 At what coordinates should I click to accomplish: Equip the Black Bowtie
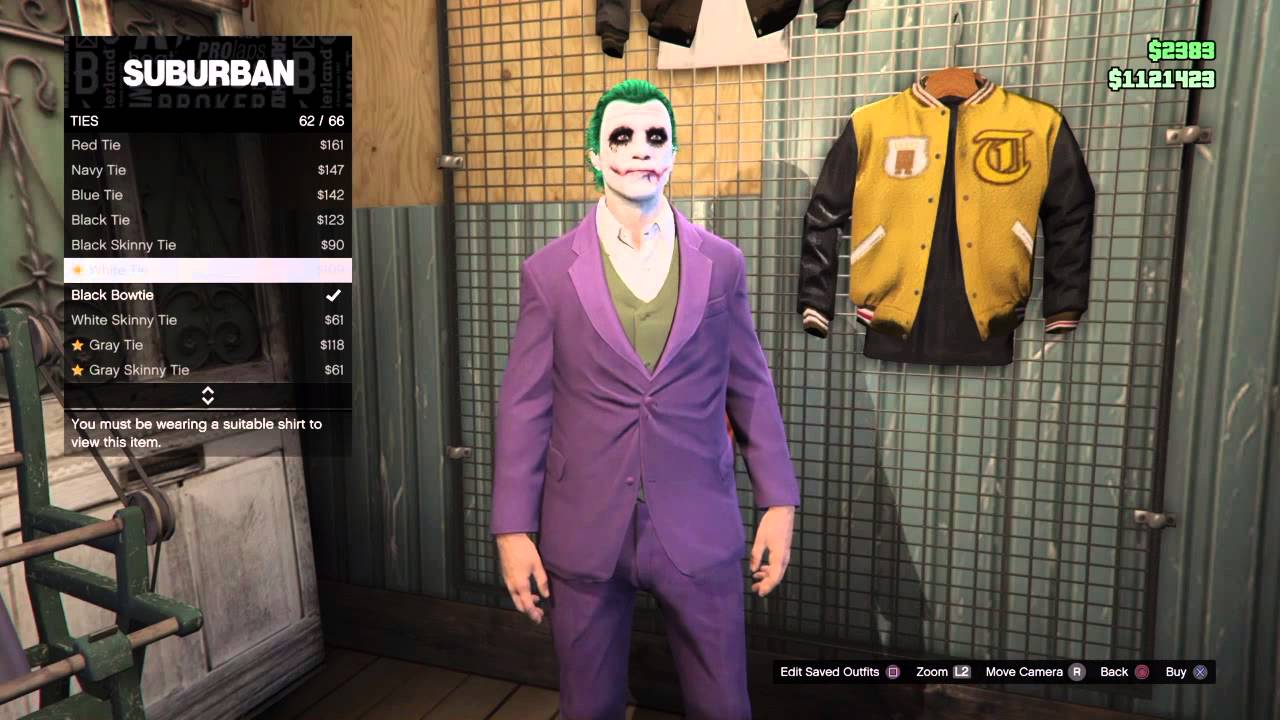coord(111,295)
